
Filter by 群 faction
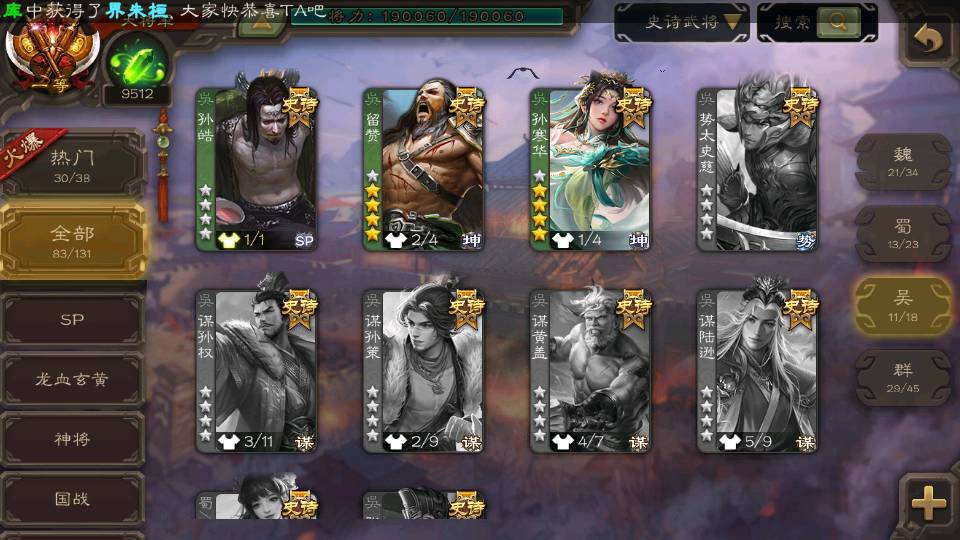point(903,377)
